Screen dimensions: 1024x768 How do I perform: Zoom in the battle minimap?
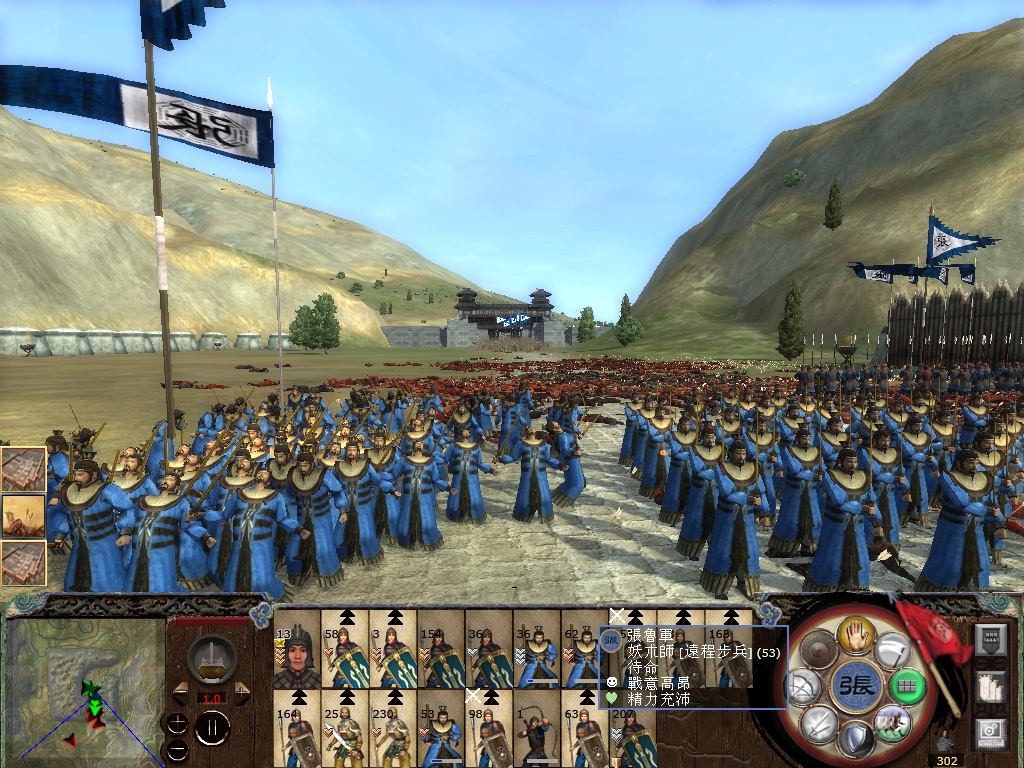pos(177,723)
